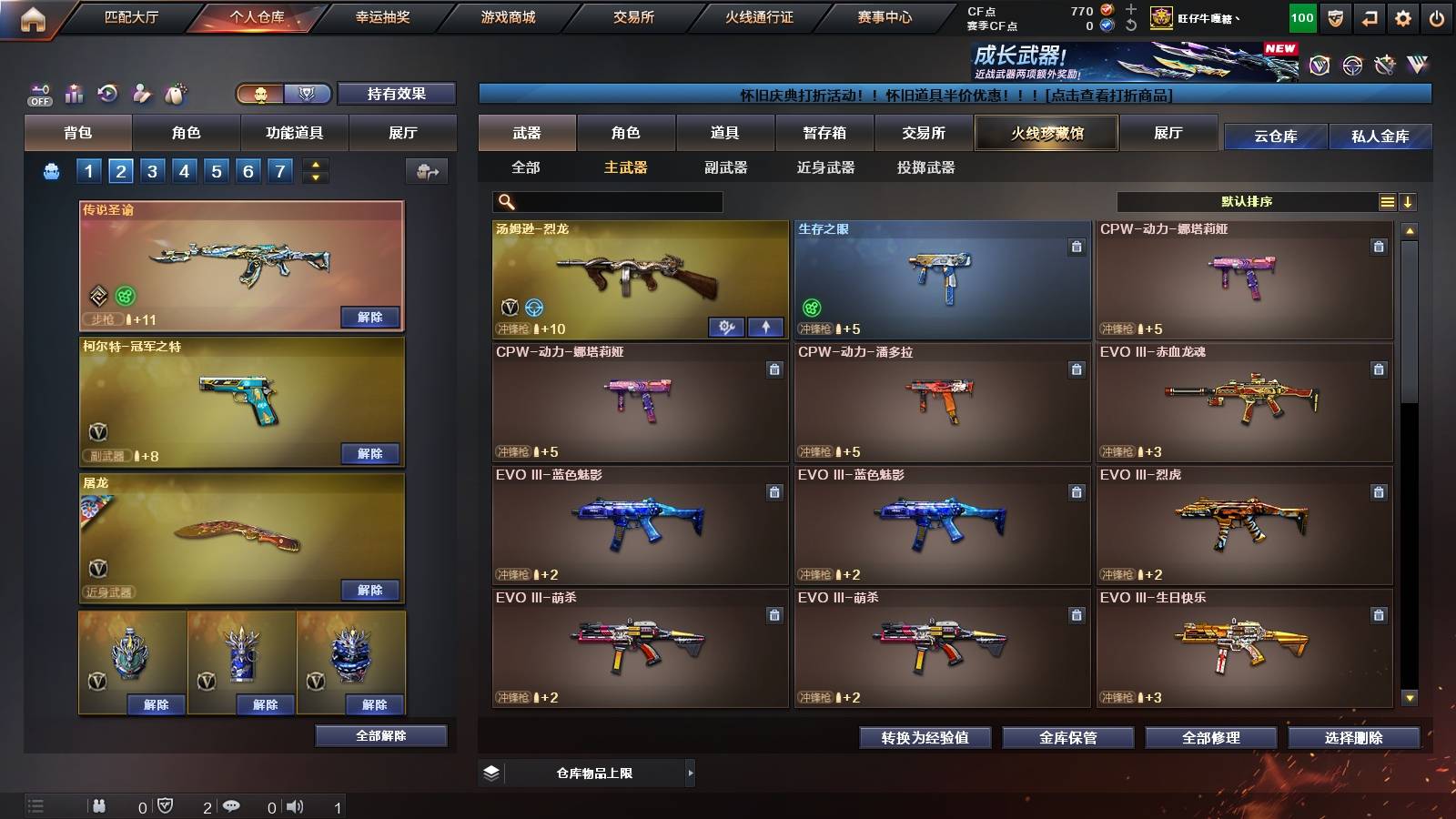Click the 转换为经验值 button at the bottom
This screenshot has width=1456, height=819.
point(925,738)
